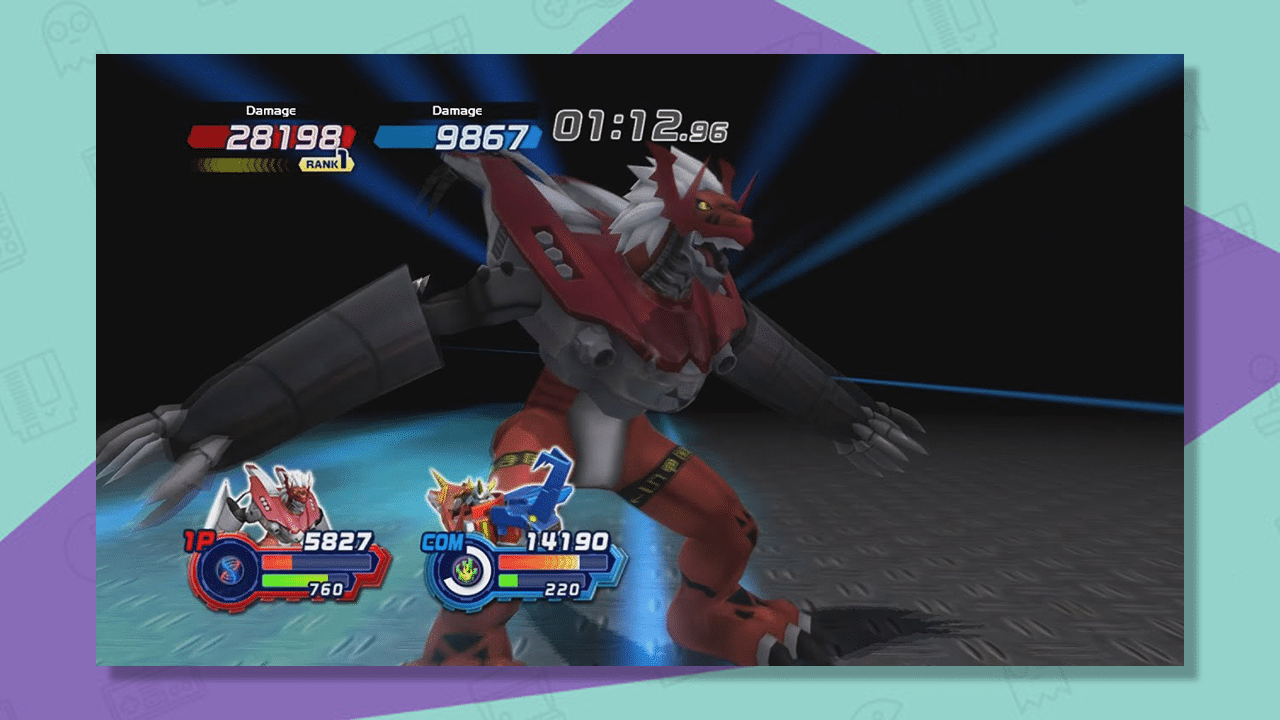This screenshot has height=720, width=1280.
Task: Click the yellow rank meter below the red counter
Action: click(x=240, y=163)
